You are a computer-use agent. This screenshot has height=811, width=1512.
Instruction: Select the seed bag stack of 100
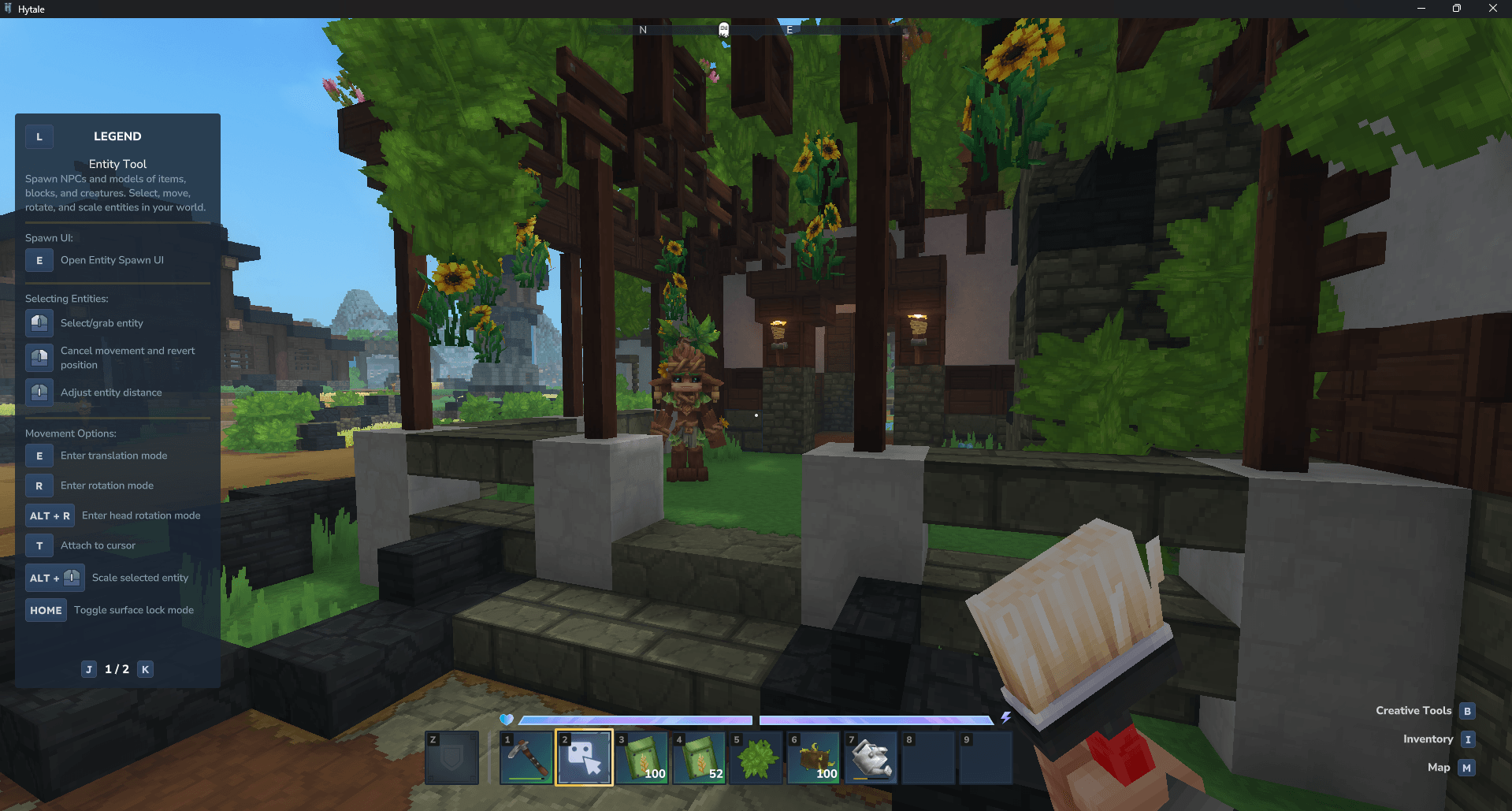pyautogui.click(x=641, y=757)
